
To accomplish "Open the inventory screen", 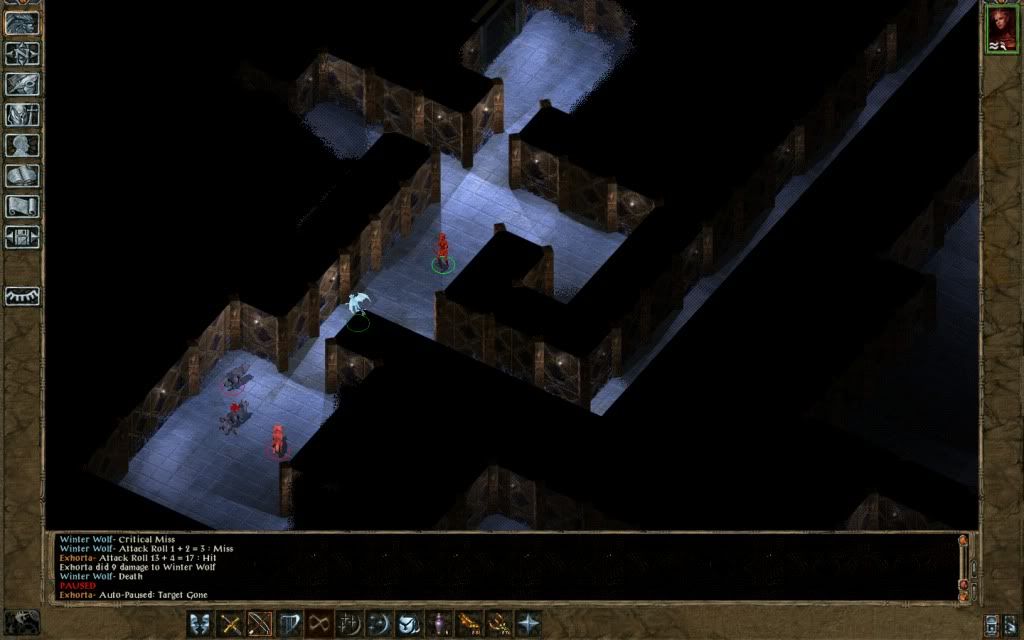I will [x=22, y=114].
